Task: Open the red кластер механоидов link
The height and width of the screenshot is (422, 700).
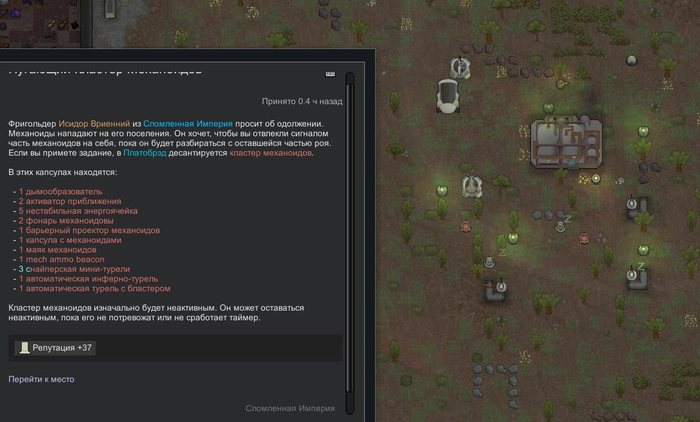Action: pos(271,153)
